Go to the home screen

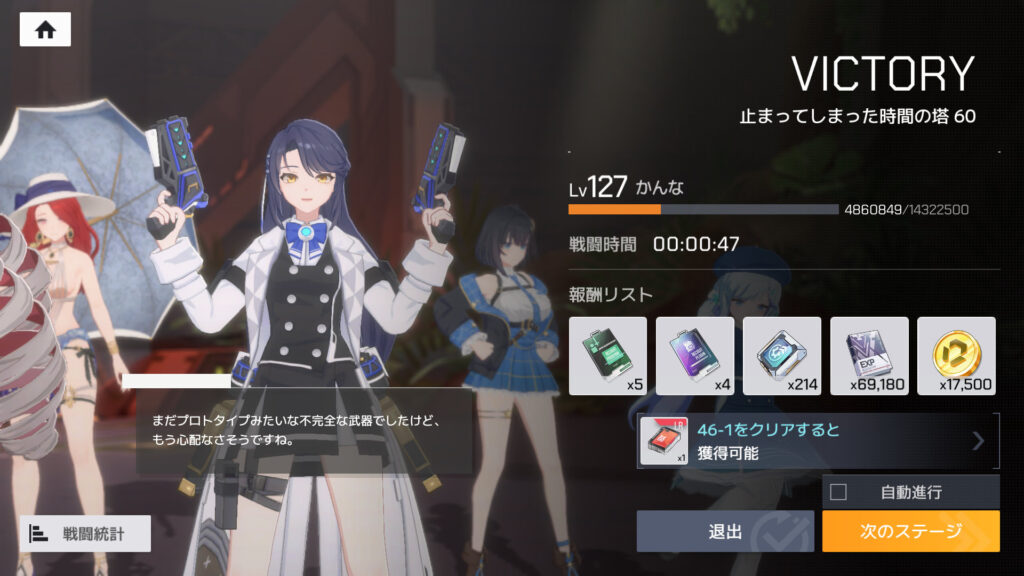point(45,29)
